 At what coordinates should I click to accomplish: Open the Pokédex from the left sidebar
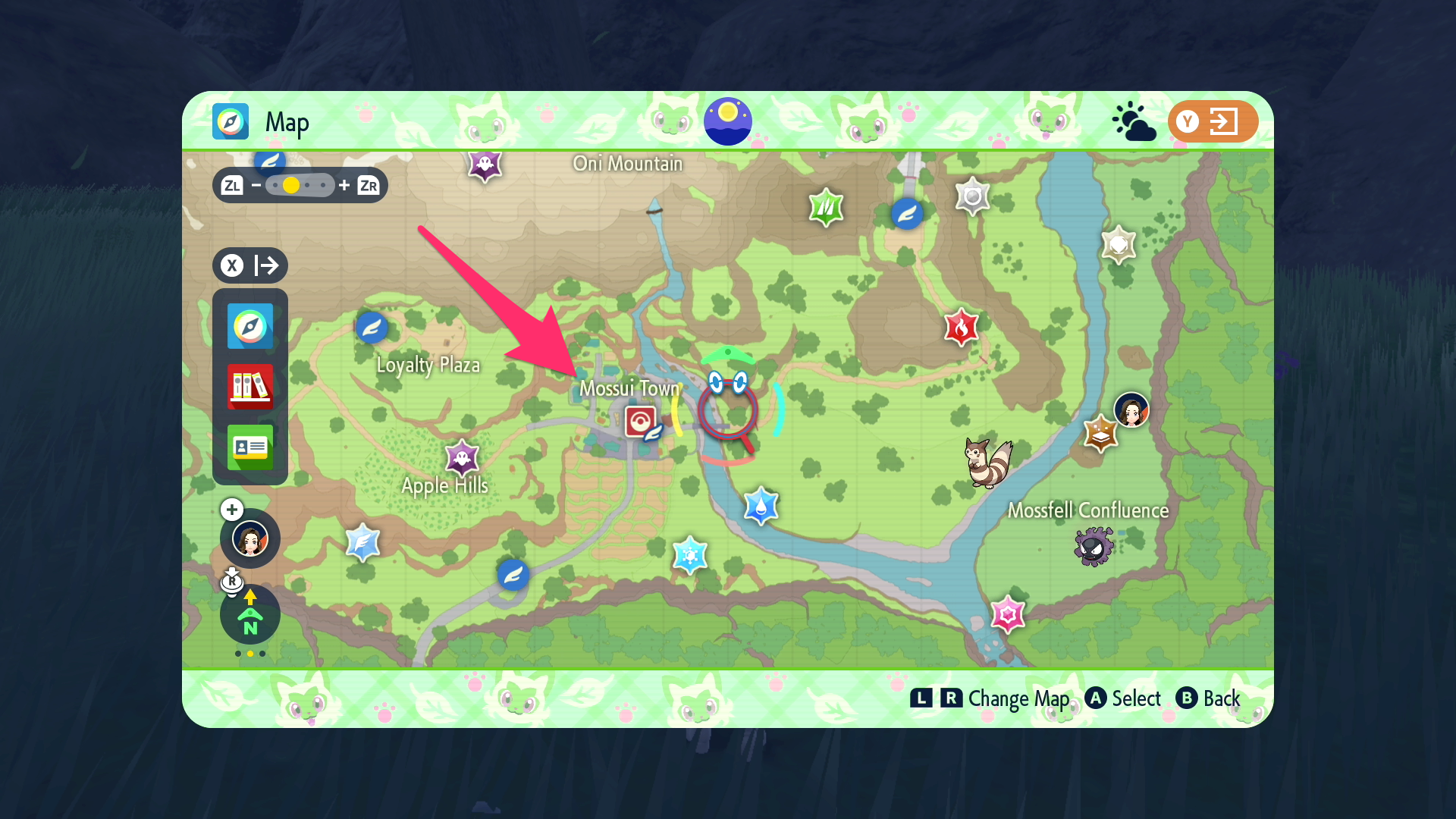[250, 387]
